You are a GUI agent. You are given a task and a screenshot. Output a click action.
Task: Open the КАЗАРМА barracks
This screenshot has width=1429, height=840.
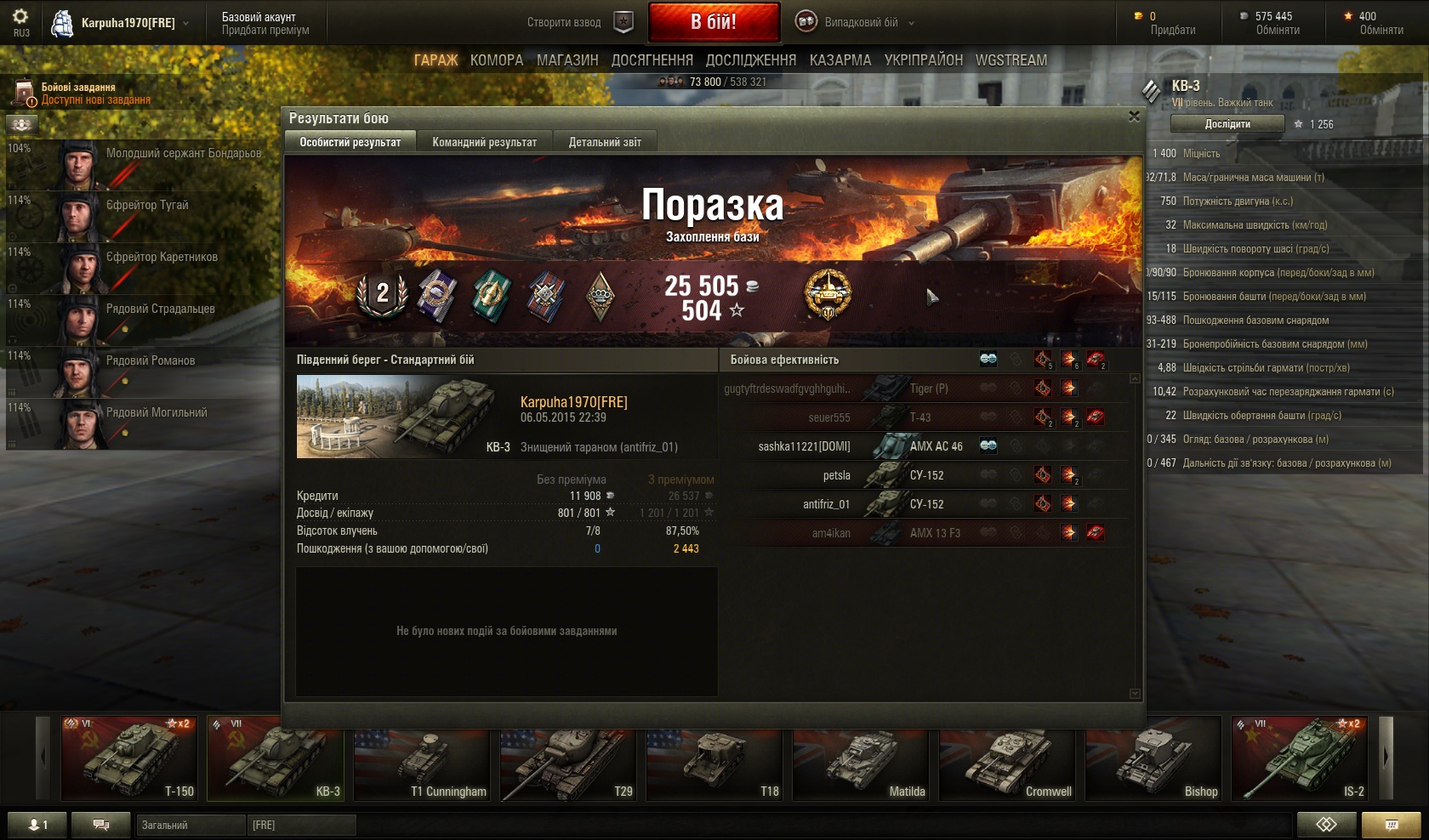coord(840,60)
